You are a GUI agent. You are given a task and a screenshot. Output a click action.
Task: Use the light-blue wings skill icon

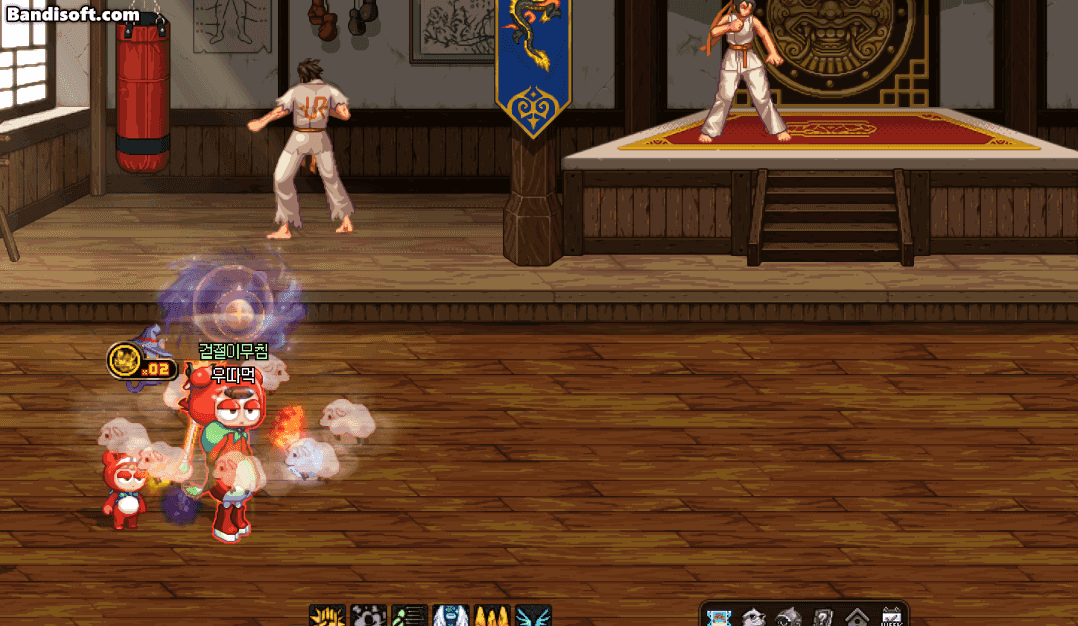(x=533, y=616)
